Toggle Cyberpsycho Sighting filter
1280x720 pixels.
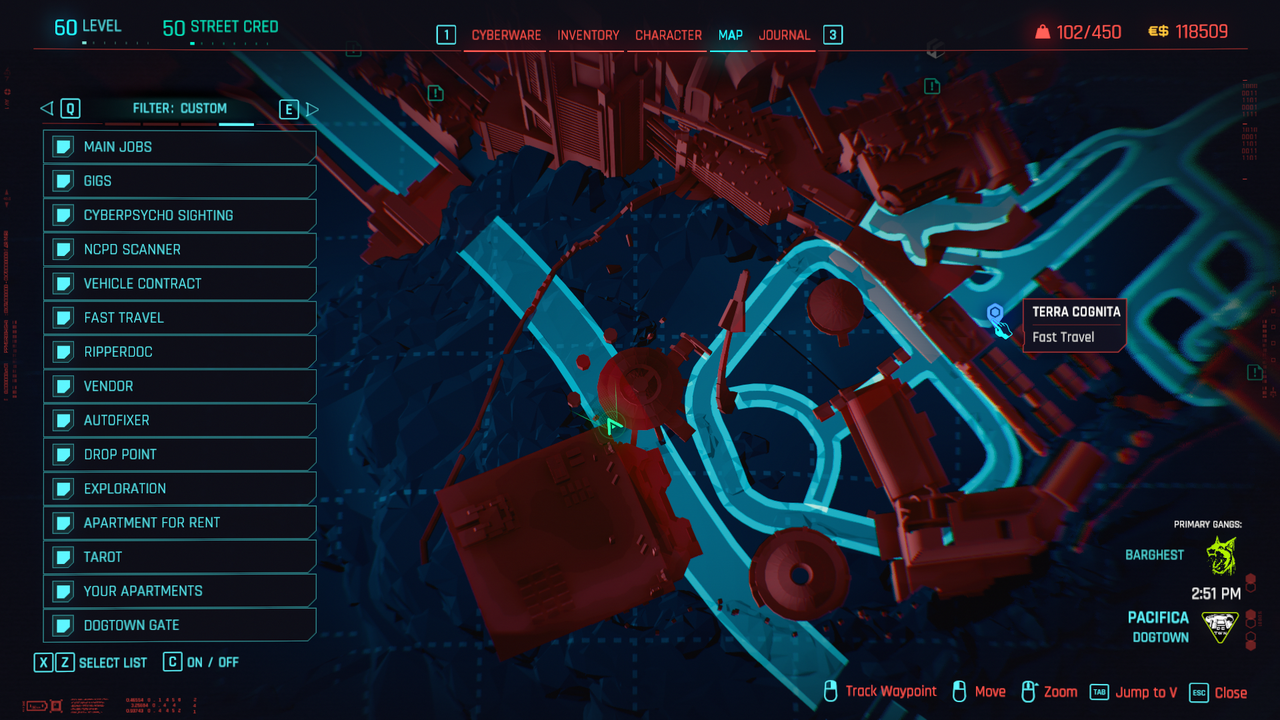(180, 215)
